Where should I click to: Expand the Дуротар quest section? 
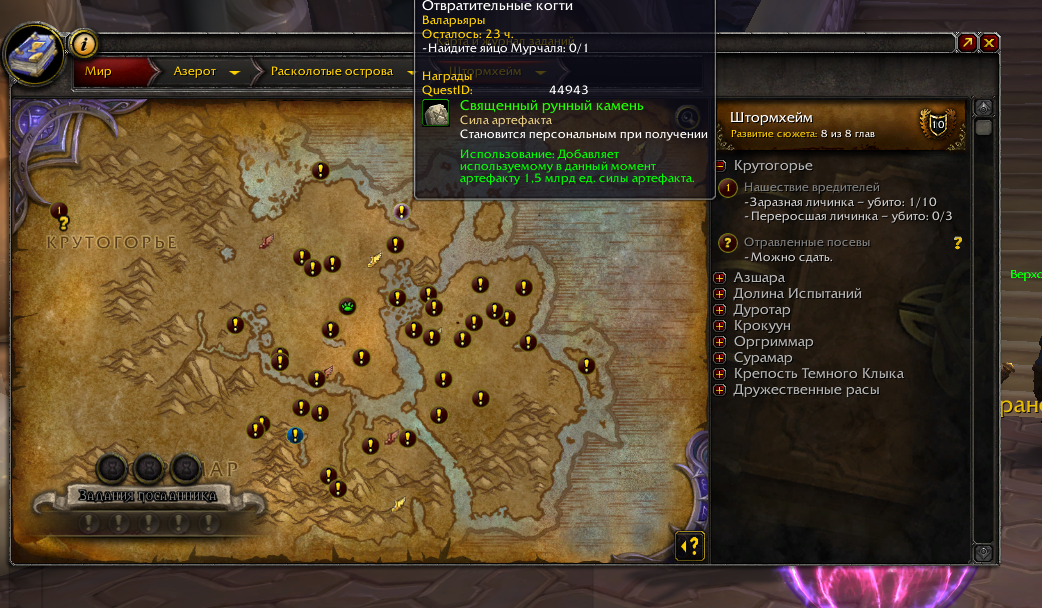click(720, 310)
